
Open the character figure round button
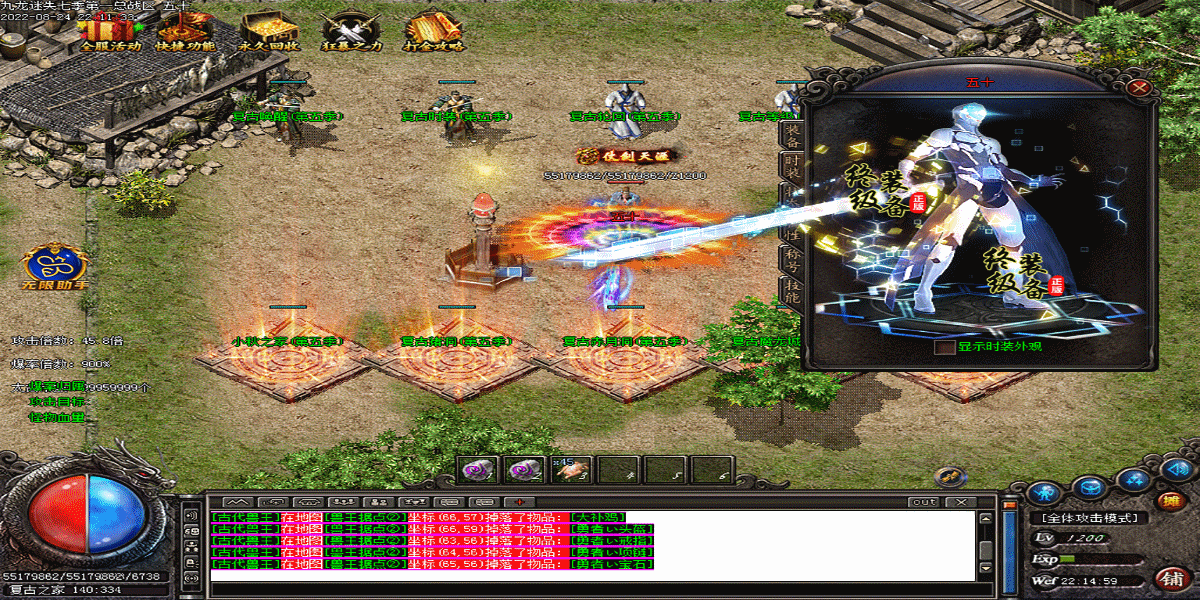coord(1044,492)
